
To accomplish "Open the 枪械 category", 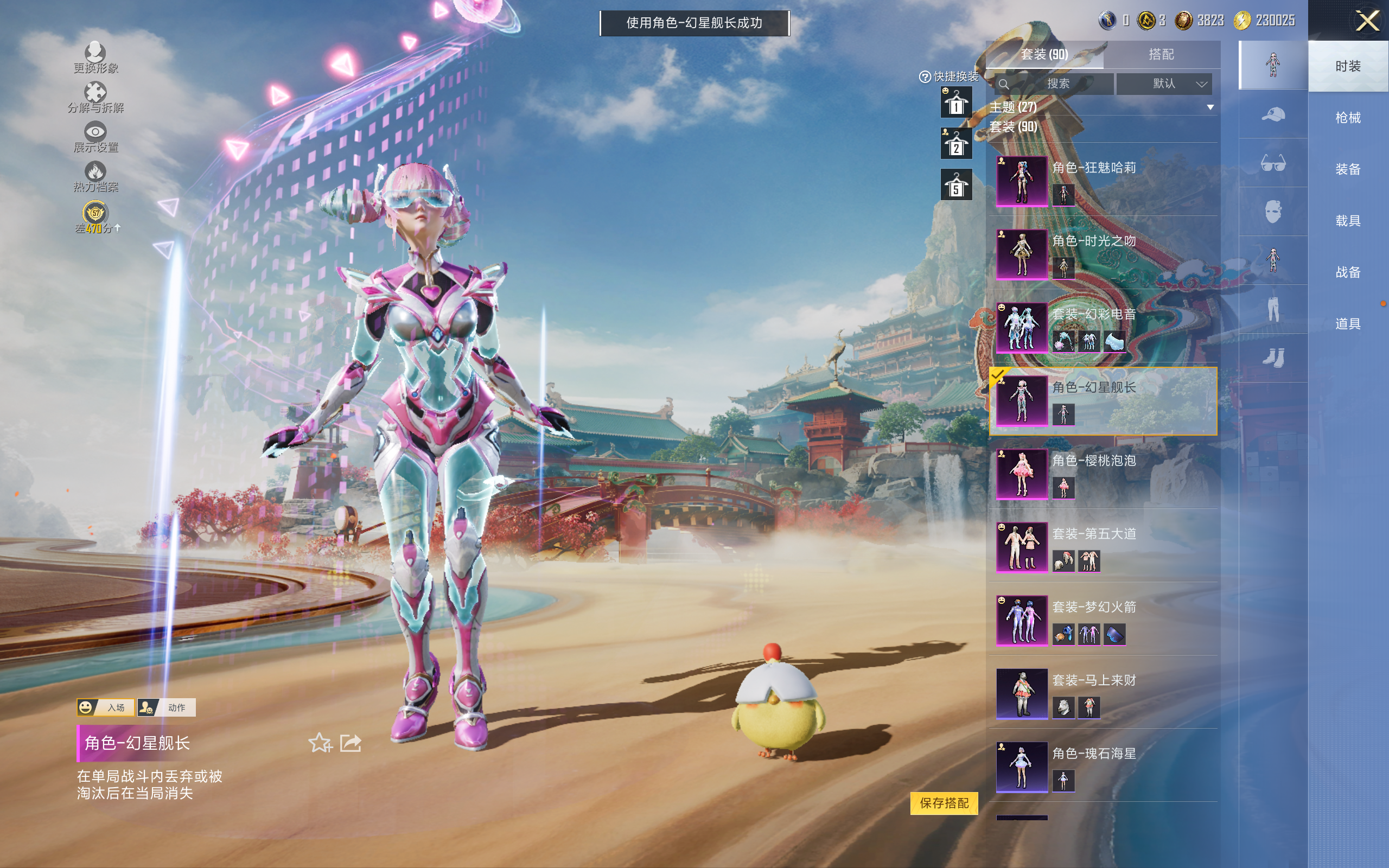I will tap(1347, 118).
